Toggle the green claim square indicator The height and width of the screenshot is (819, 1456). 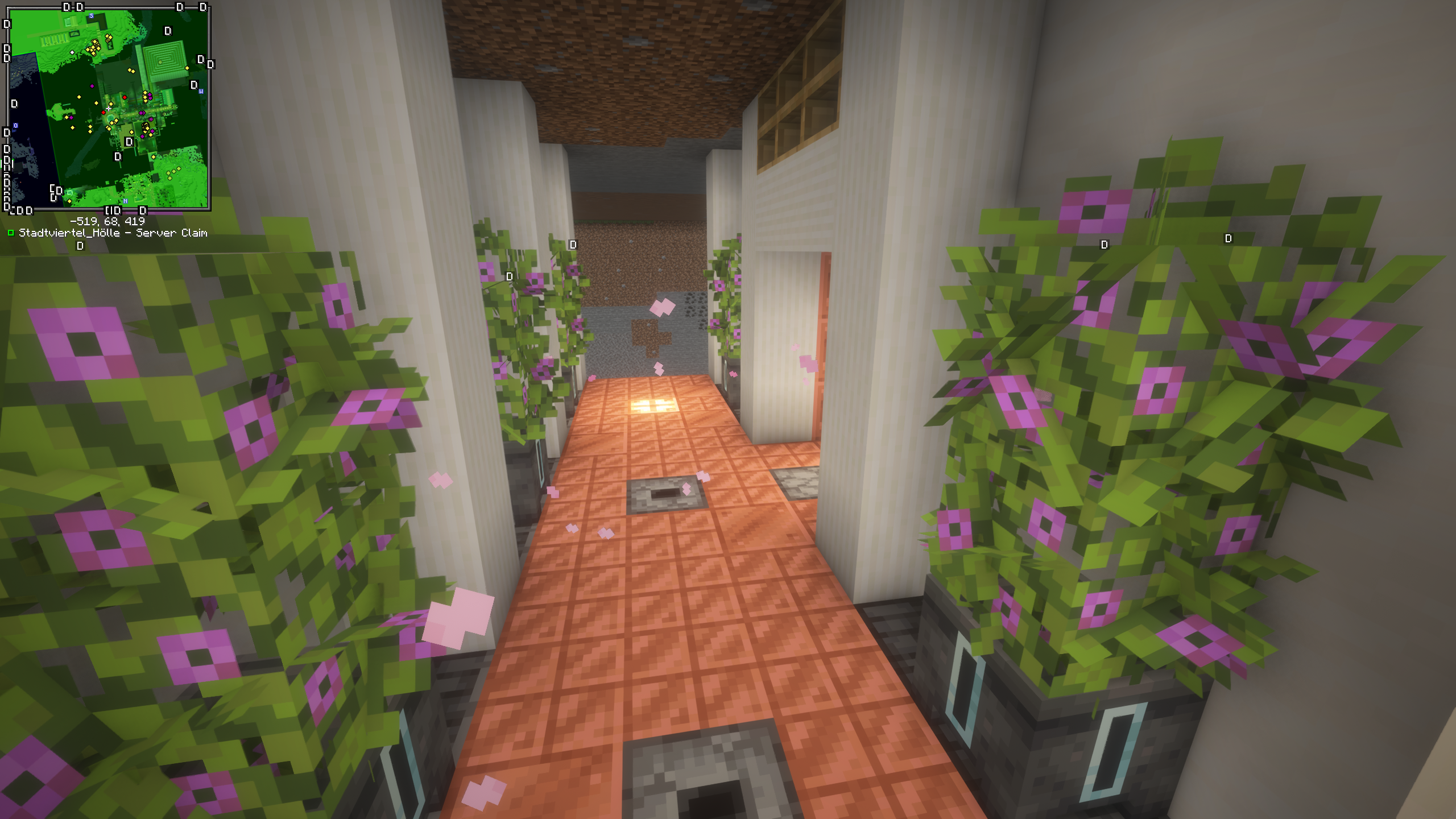11,232
